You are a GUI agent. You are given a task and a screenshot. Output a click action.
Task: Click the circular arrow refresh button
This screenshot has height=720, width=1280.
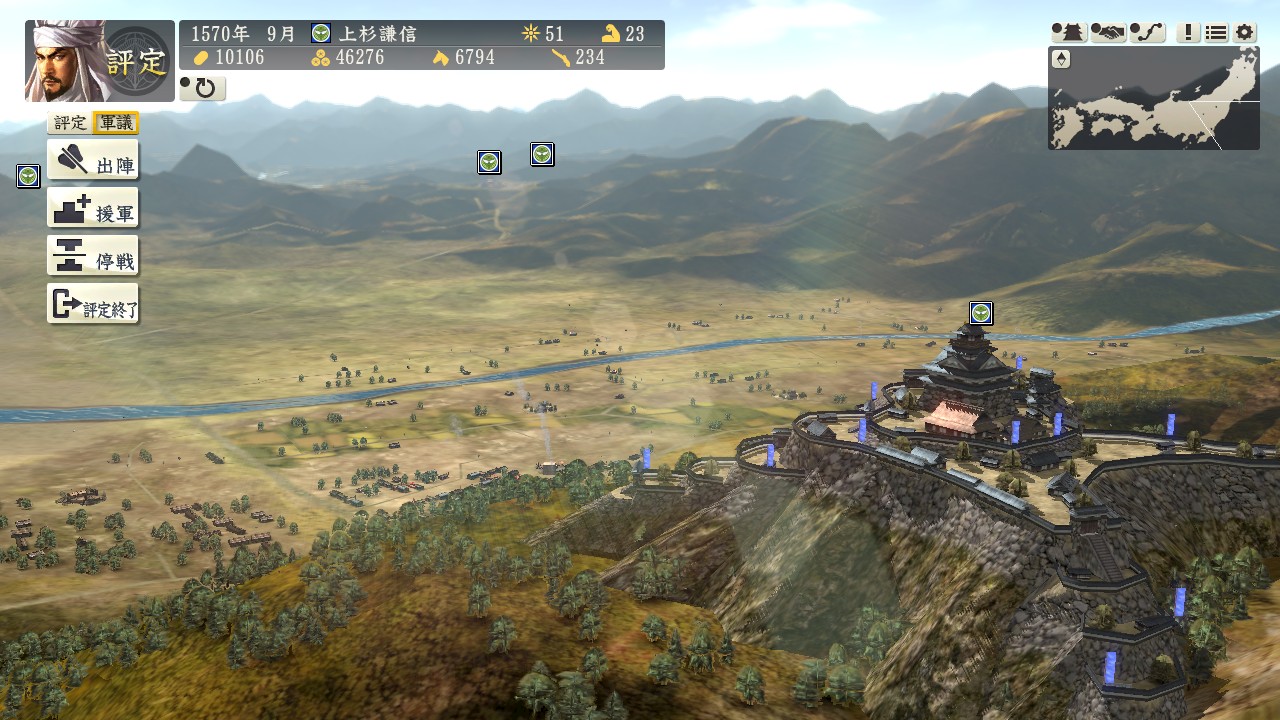coord(202,88)
